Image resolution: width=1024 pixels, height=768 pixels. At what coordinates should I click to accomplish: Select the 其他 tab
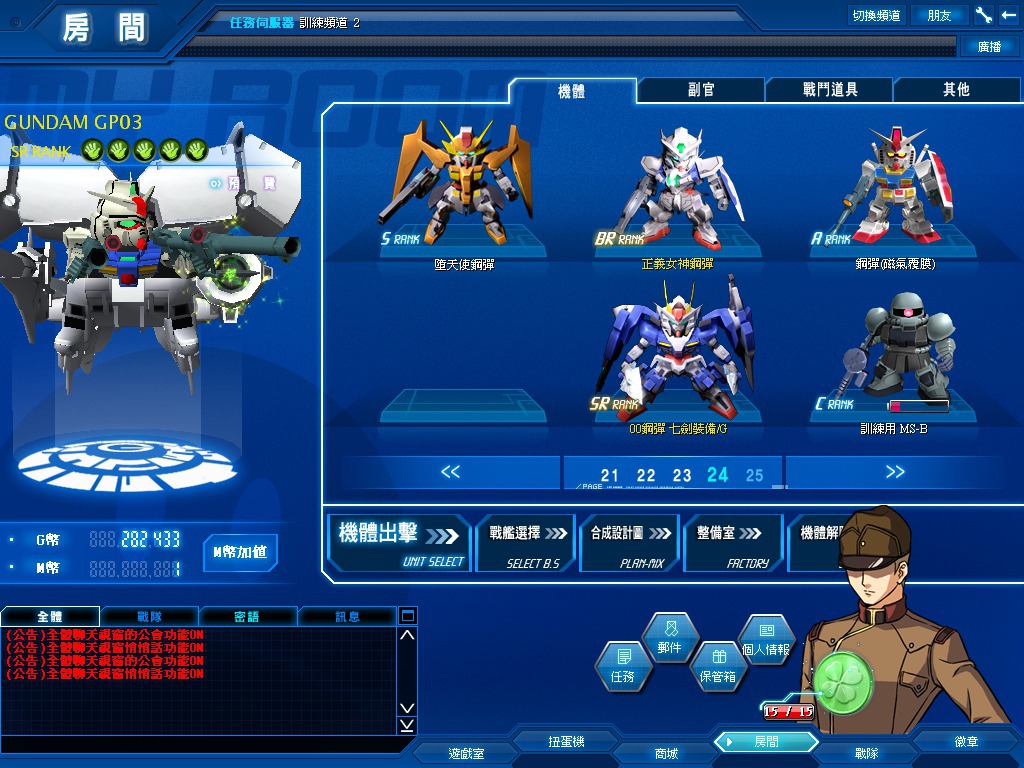(x=956, y=90)
